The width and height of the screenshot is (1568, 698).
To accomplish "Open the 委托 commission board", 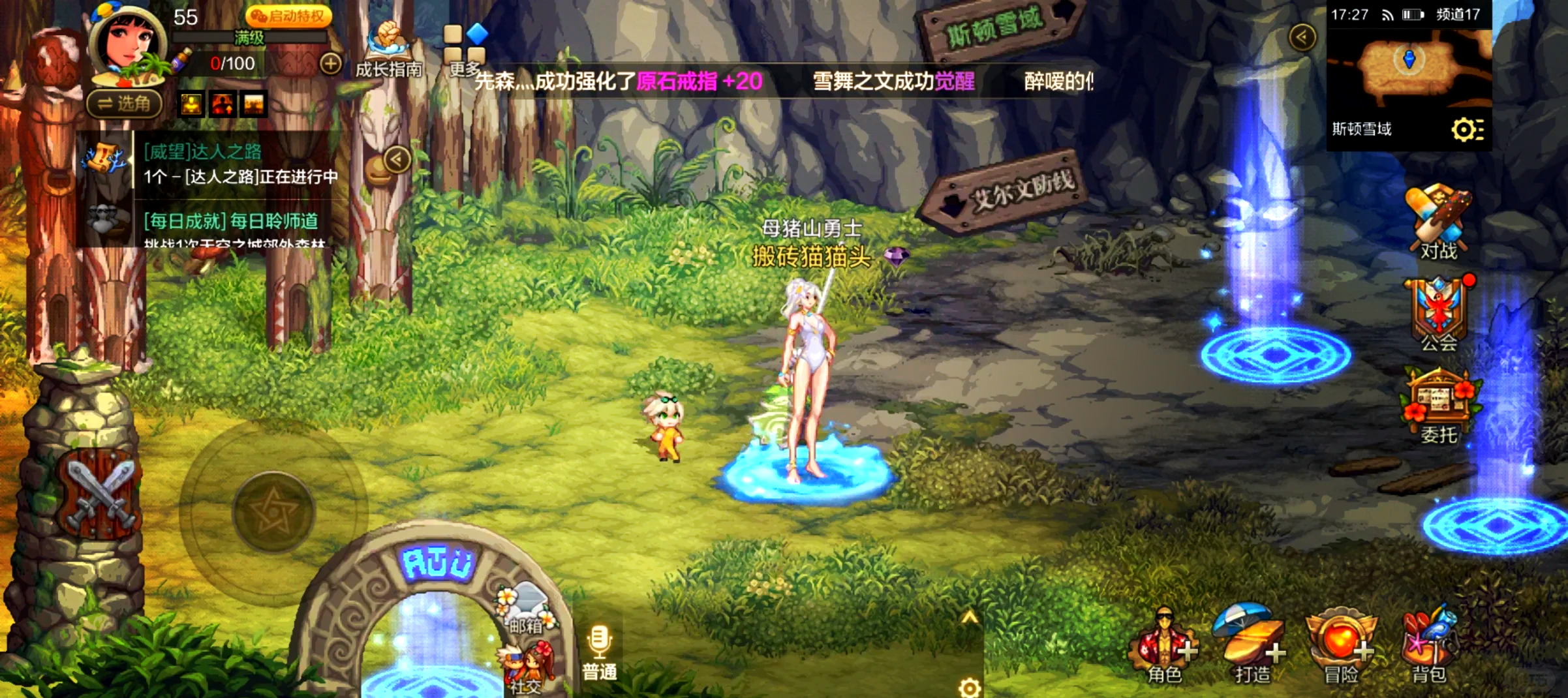I will tap(1438, 406).
